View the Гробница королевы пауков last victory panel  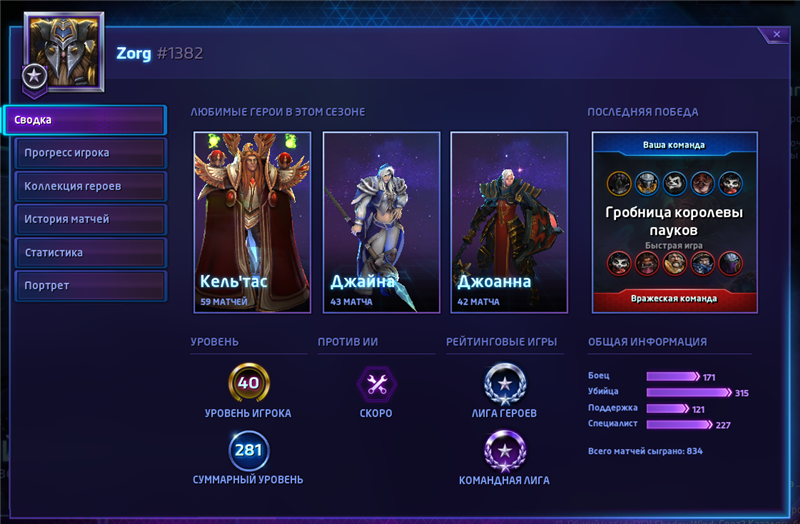pos(674,222)
